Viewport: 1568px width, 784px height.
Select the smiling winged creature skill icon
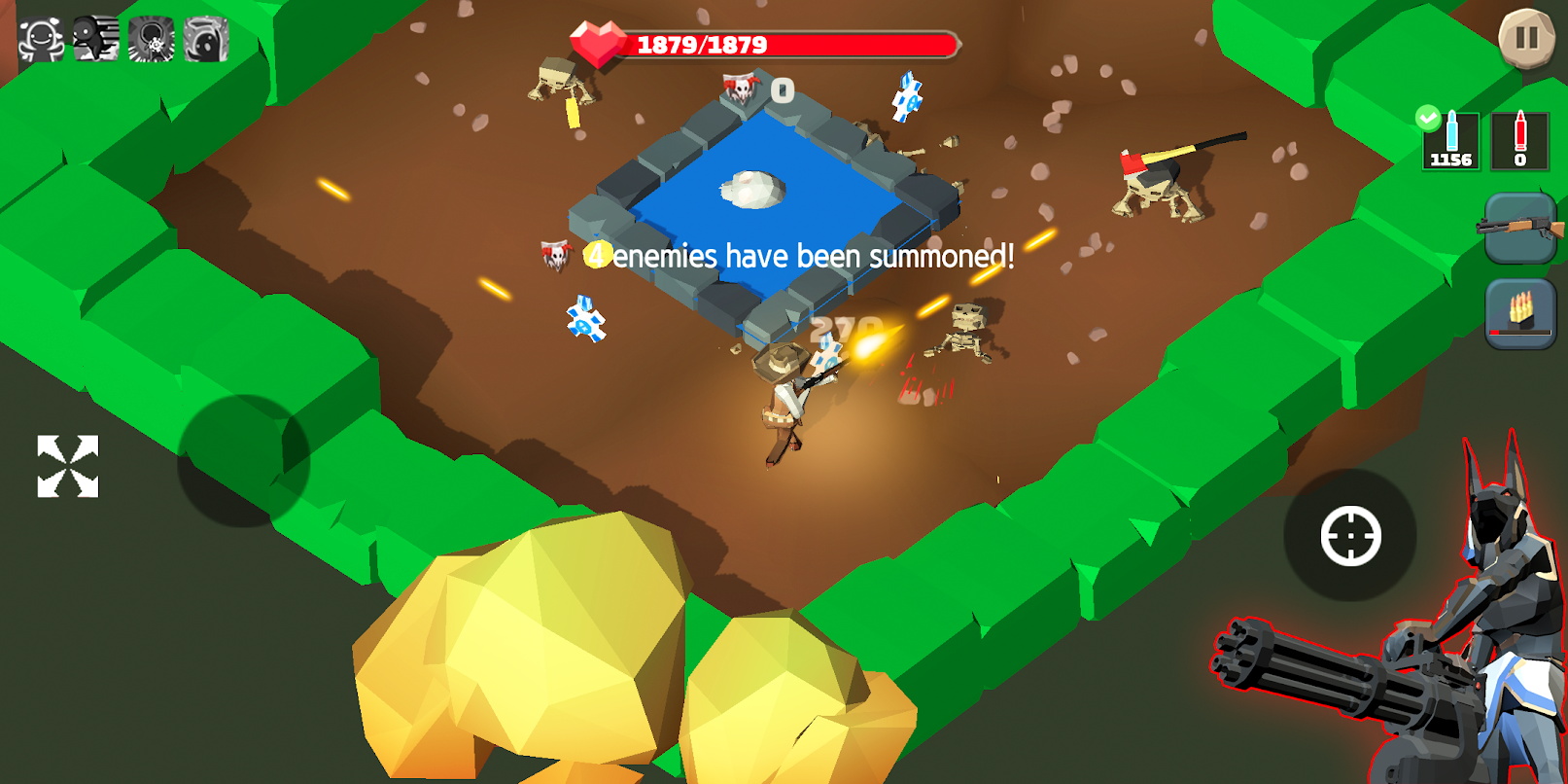41,40
